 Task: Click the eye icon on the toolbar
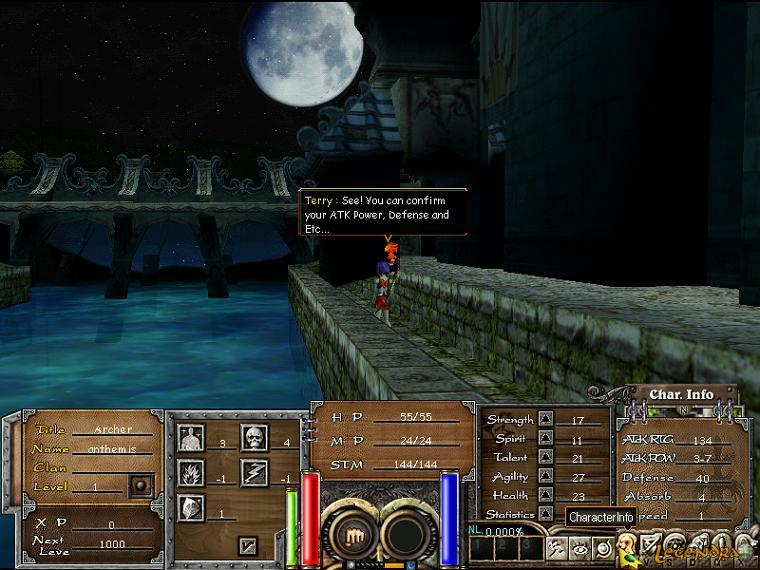coord(579,548)
